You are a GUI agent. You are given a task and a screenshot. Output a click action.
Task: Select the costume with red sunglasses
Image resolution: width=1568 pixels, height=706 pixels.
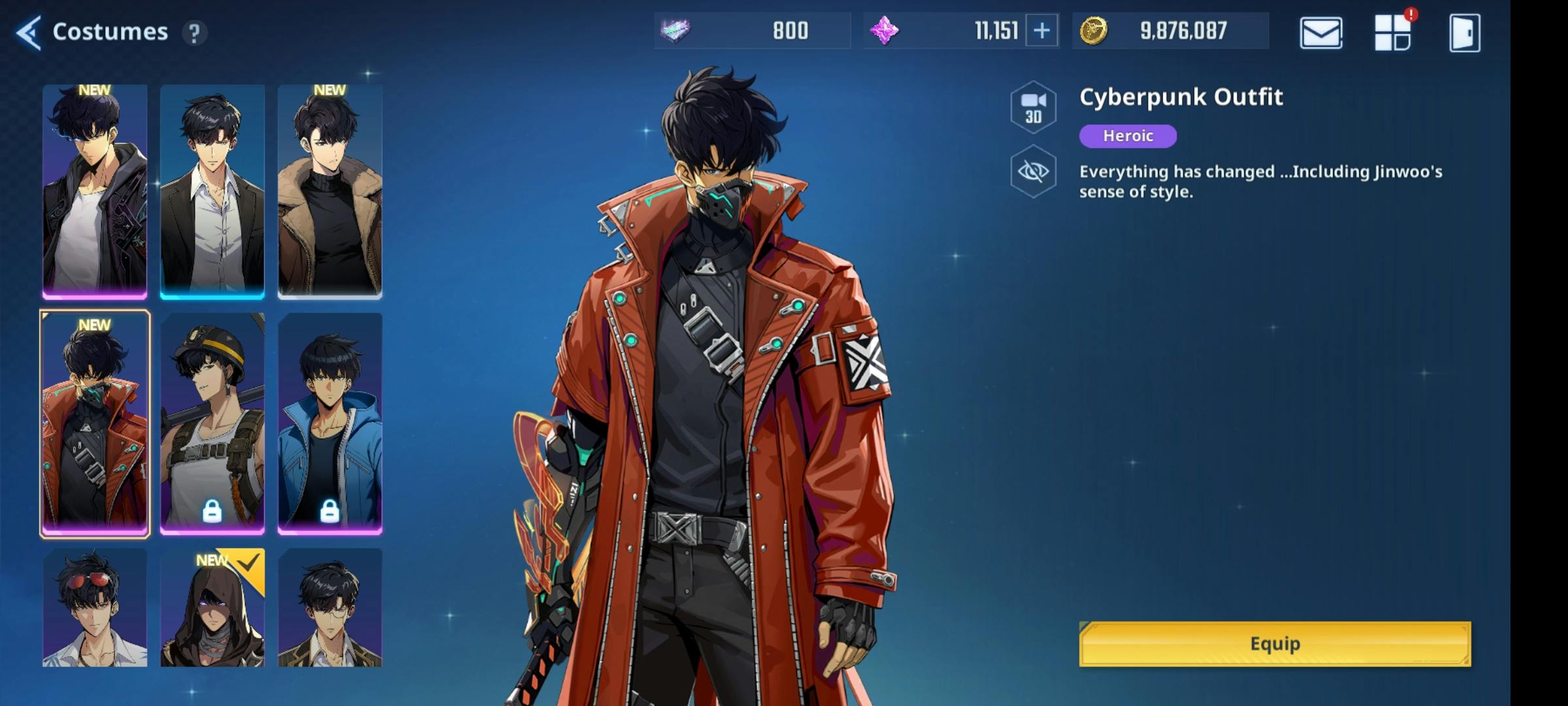click(95, 608)
